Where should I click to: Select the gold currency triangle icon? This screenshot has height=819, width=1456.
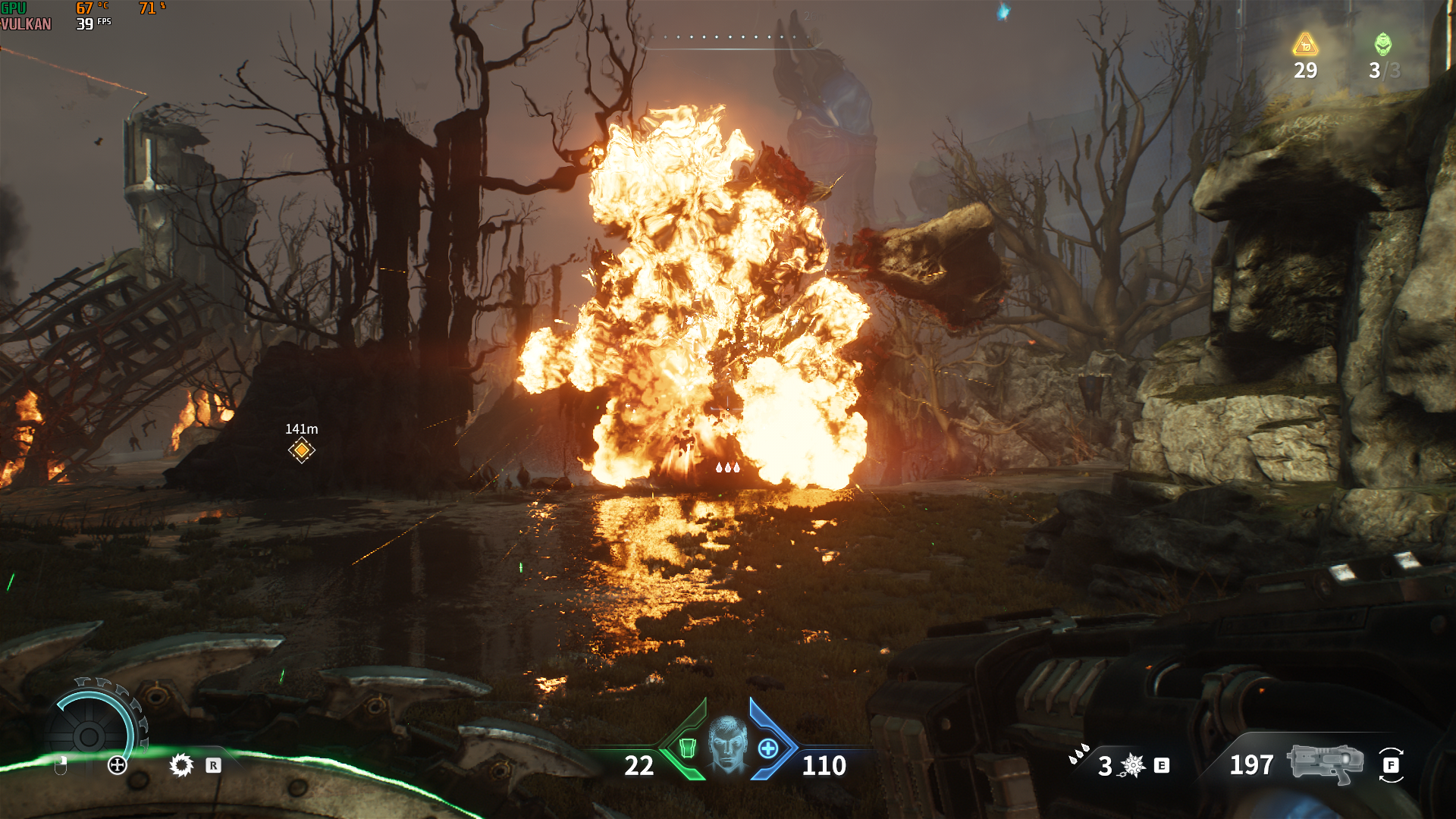click(x=1305, y=45)
